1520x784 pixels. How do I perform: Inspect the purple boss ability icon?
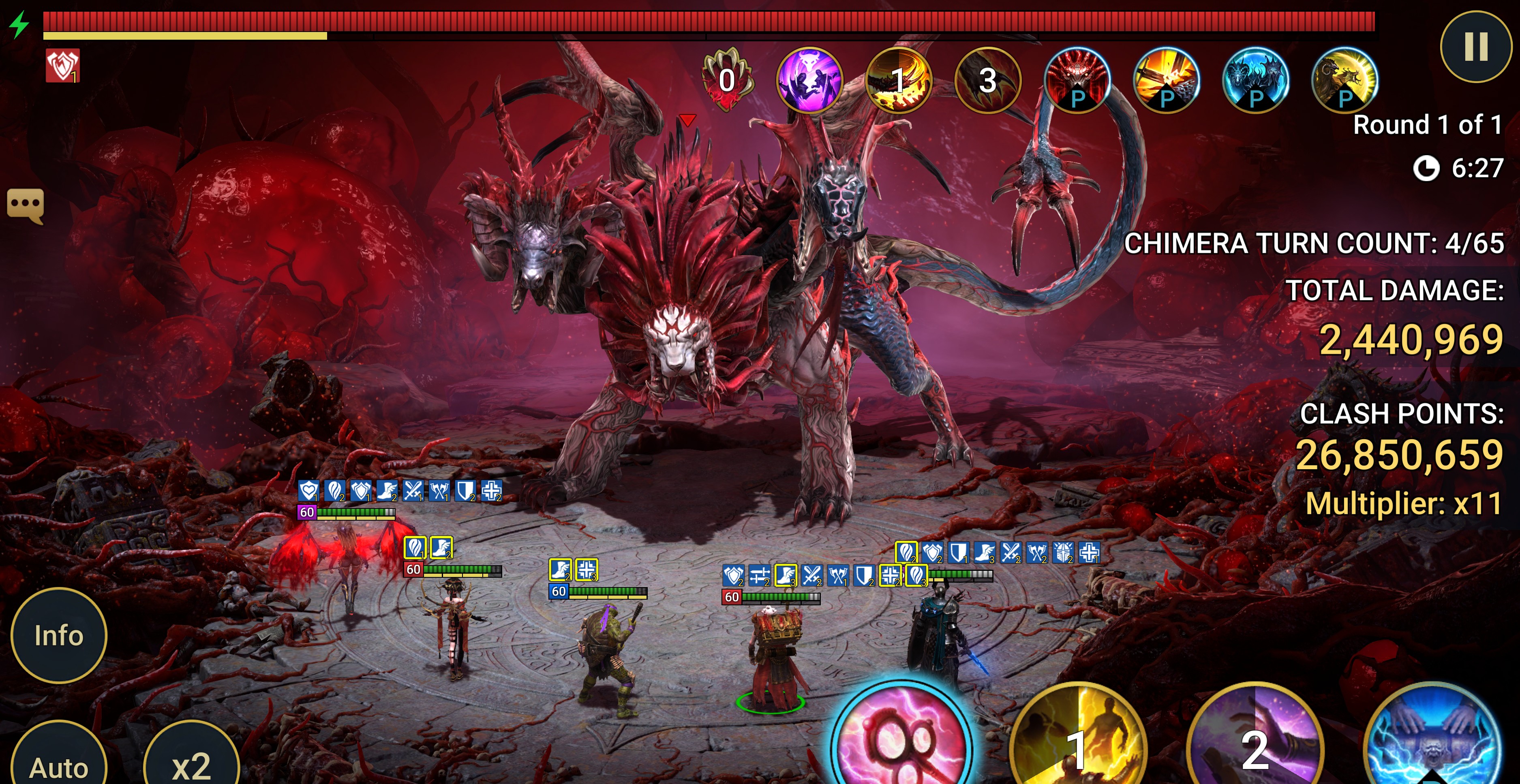809,80
